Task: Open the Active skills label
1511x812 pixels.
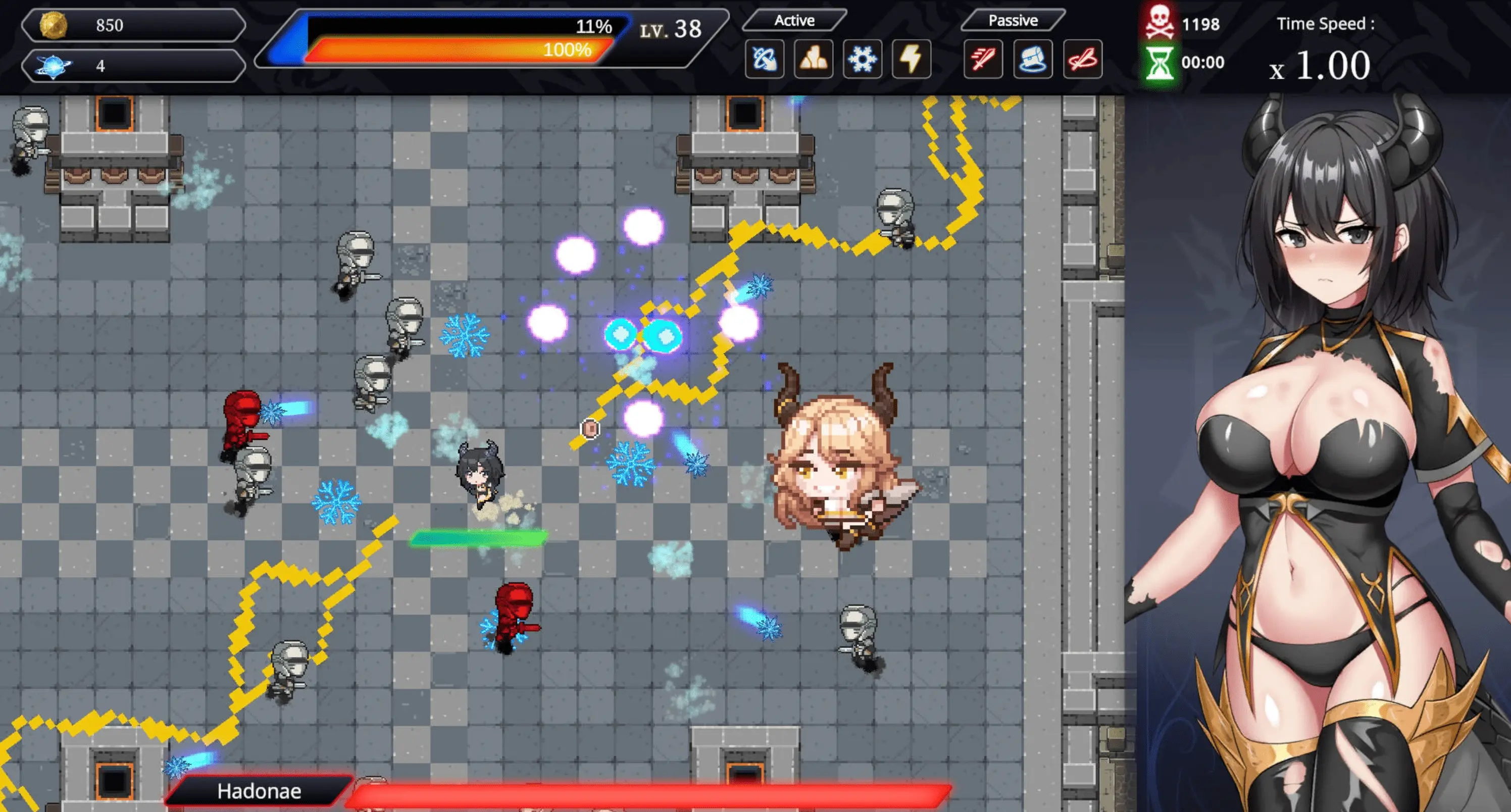Action: pyautogui.click(x=794, y=21)
